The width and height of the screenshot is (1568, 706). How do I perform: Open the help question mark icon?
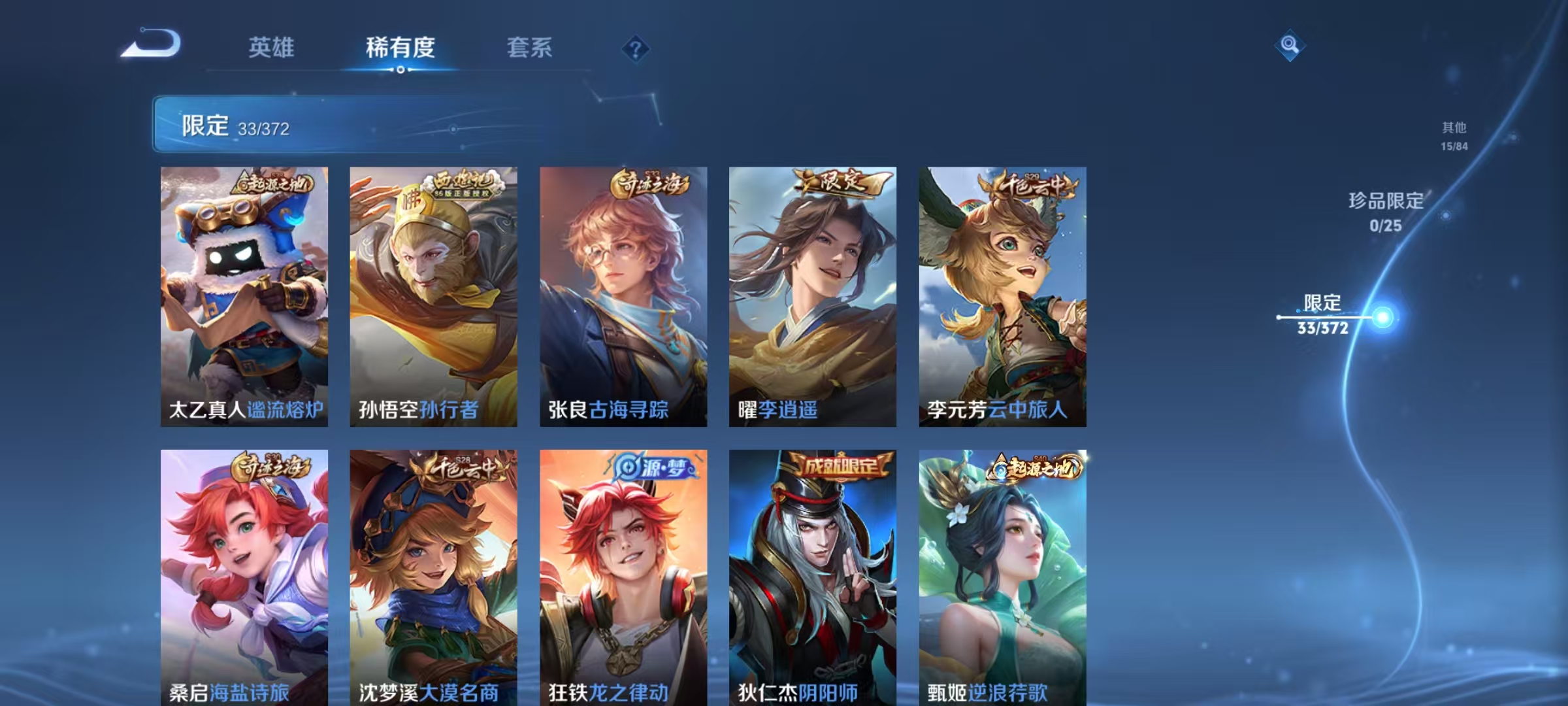[x=636, y=48]
